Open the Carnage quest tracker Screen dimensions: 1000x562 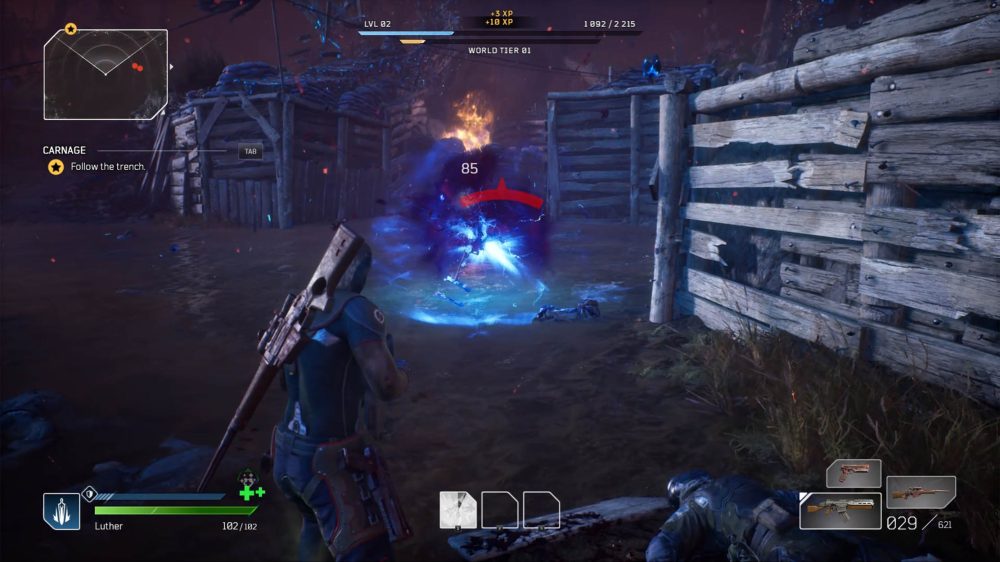click(x=65, y=151)
